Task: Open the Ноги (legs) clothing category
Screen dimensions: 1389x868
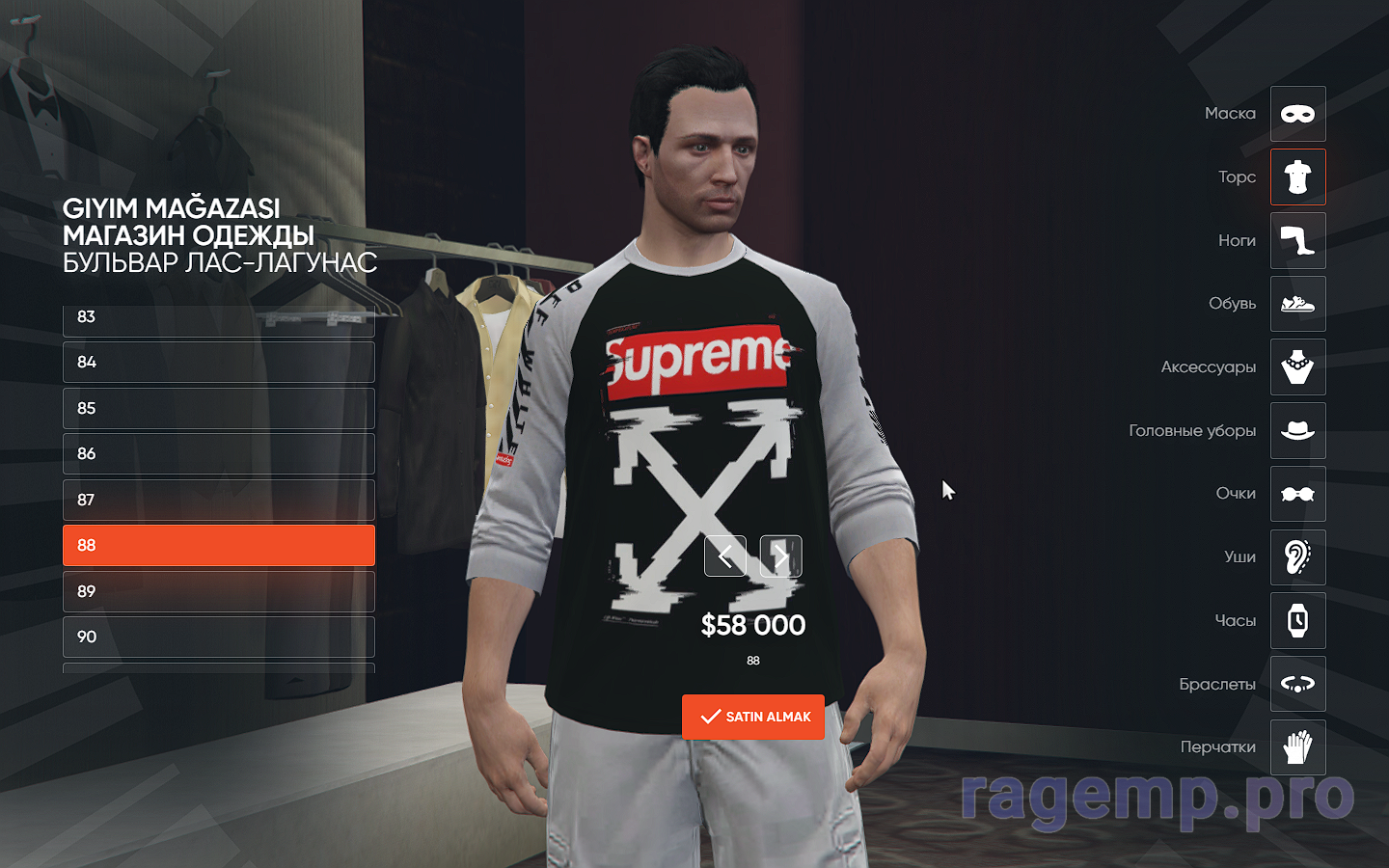Action: pos(1298,240)
